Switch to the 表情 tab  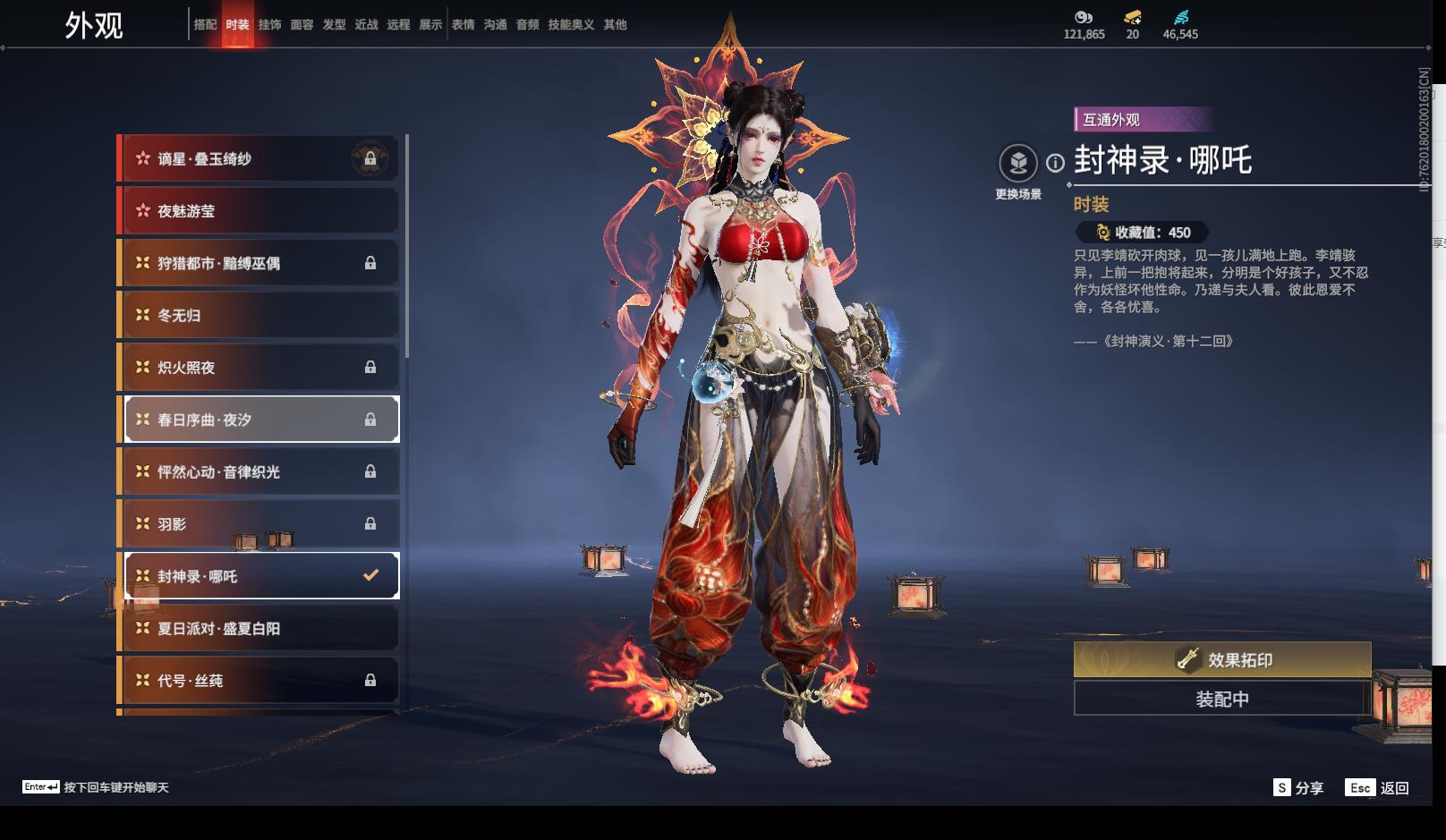click(x=463, y=24)
